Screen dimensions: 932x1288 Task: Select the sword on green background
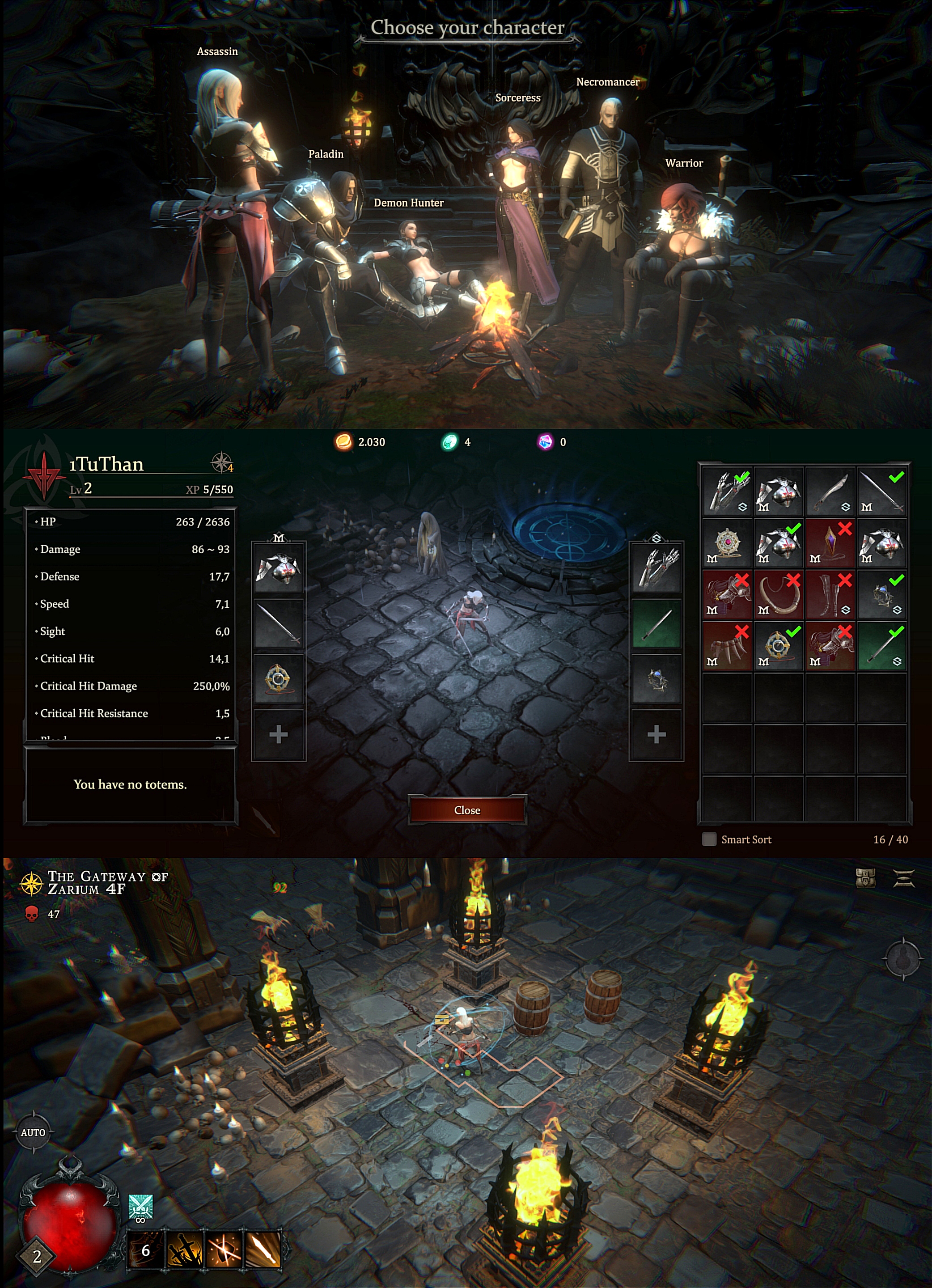point(881,647)
